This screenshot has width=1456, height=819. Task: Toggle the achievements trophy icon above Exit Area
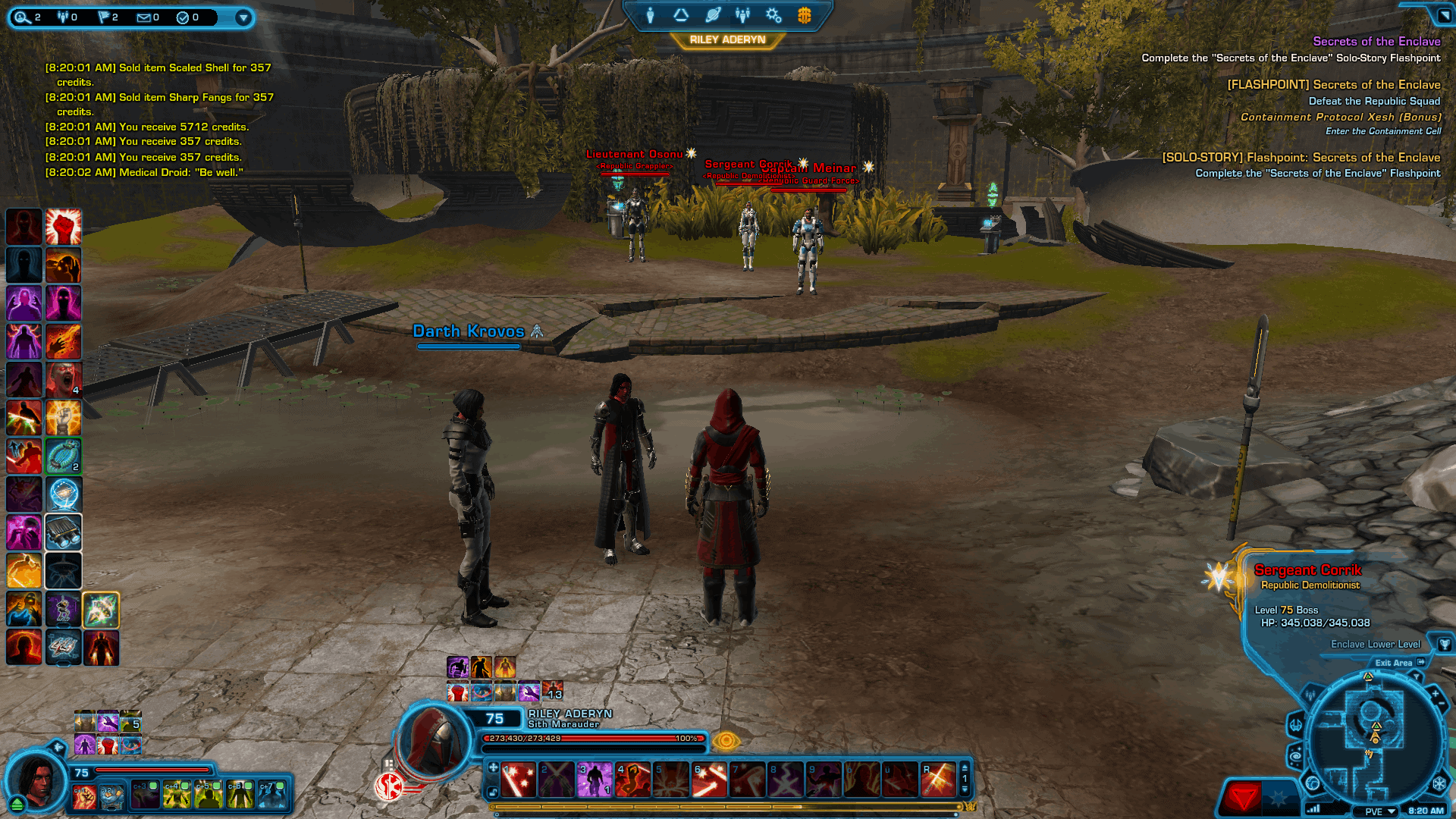[x=1445, y=645]
